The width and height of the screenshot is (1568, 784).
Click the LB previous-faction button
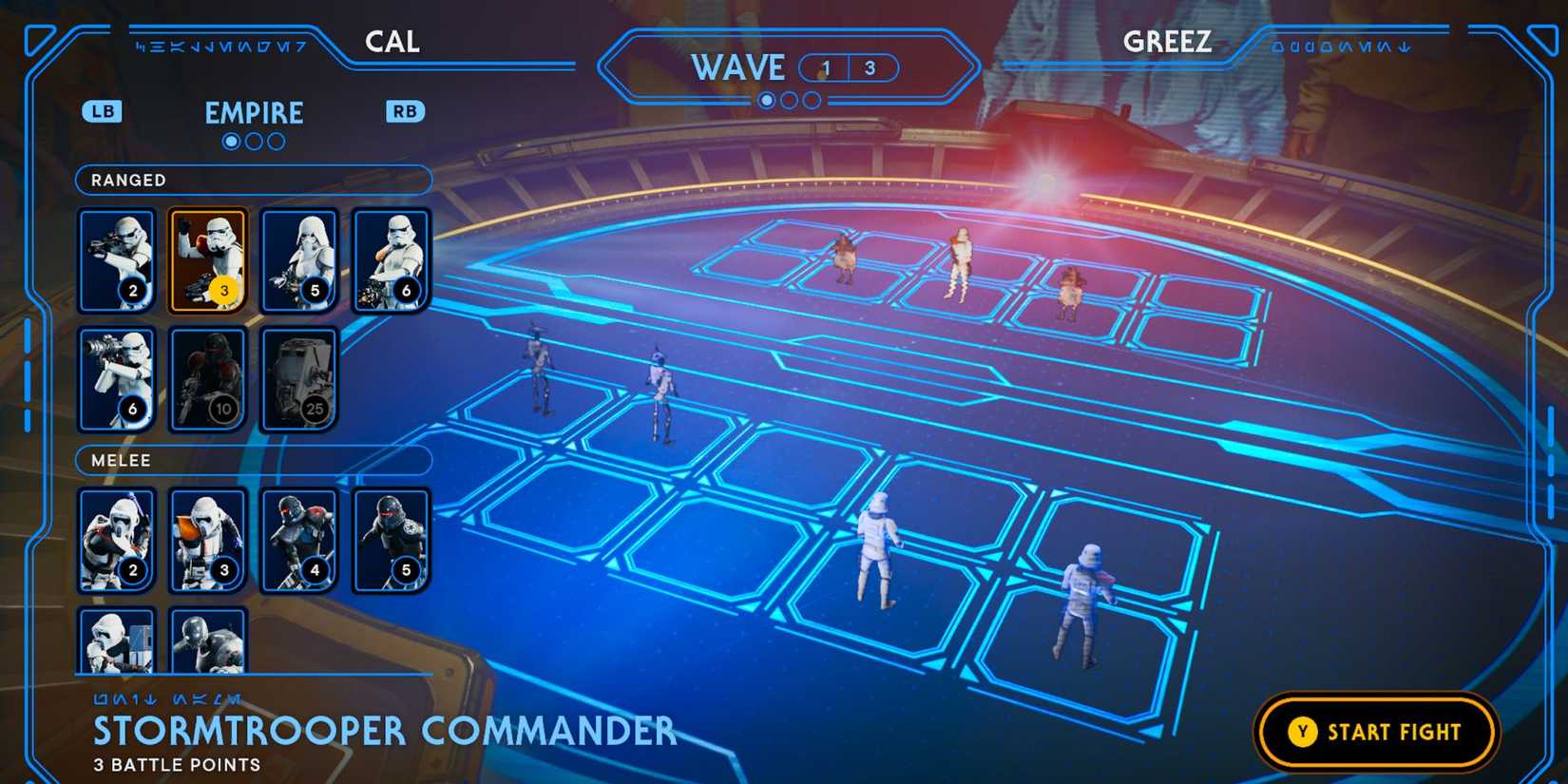pos(103,111)
